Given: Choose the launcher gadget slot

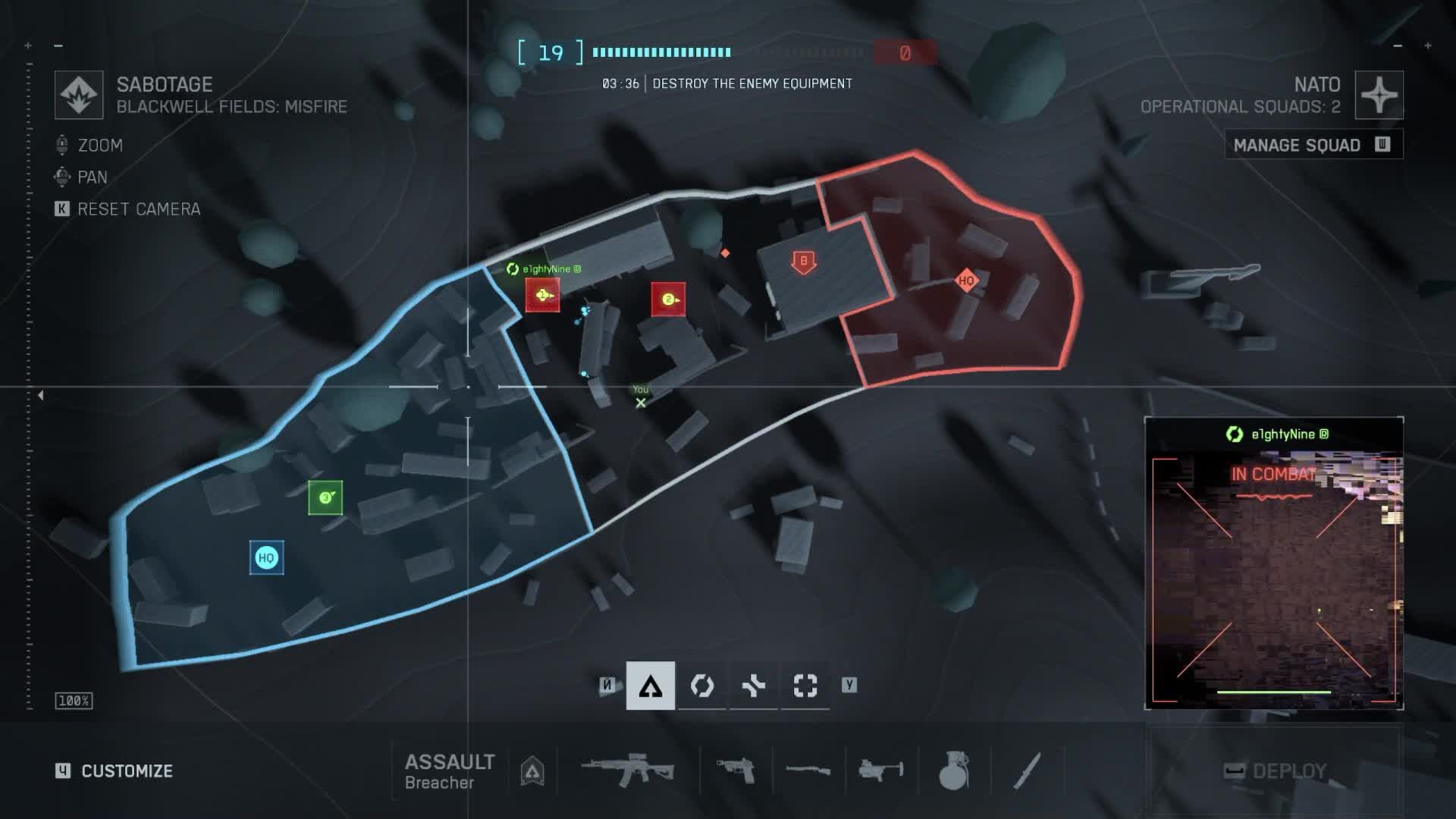Looking at the screenshot, I should 881,770.
